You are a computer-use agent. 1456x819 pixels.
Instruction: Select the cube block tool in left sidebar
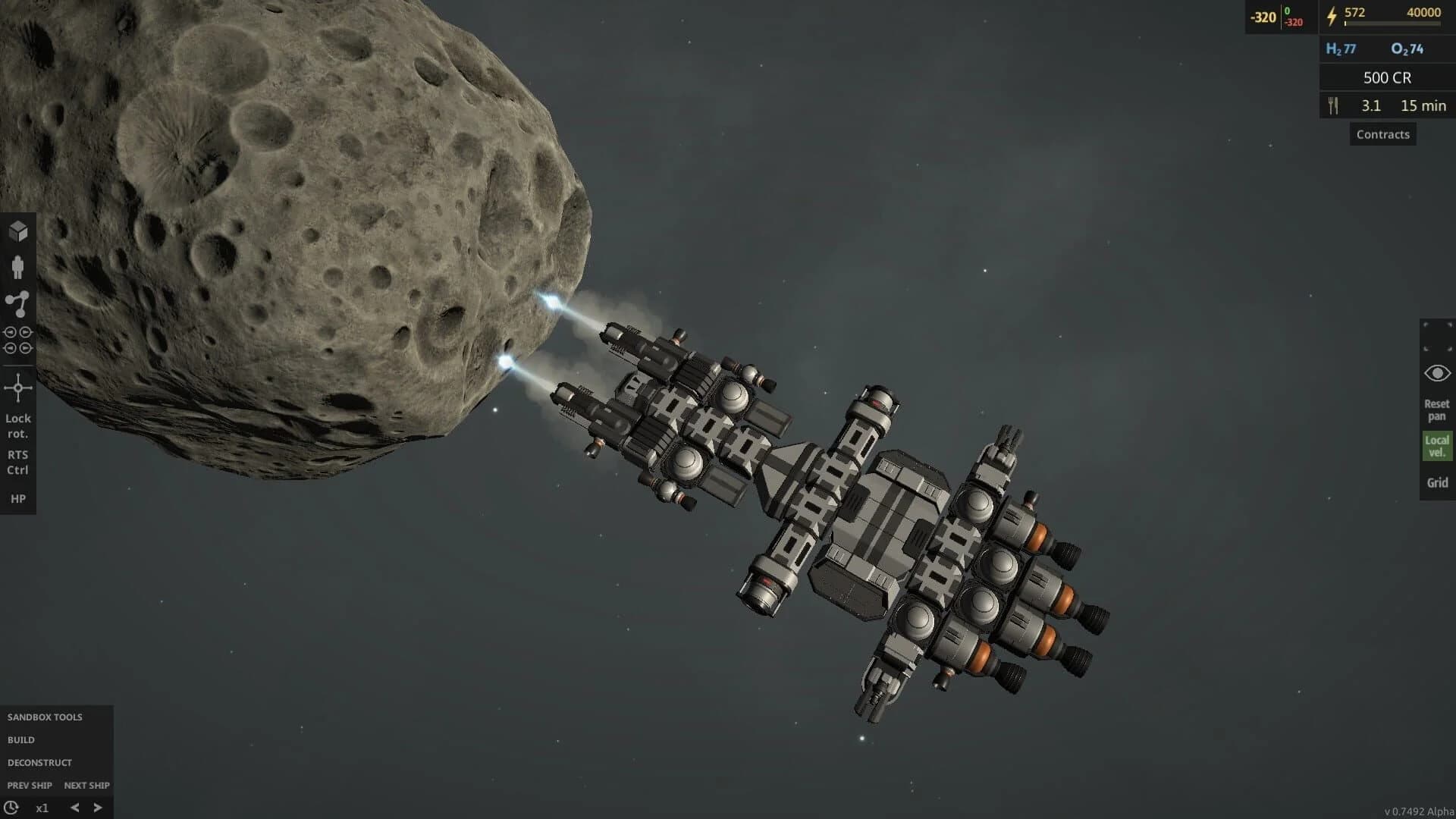point(17,231)
